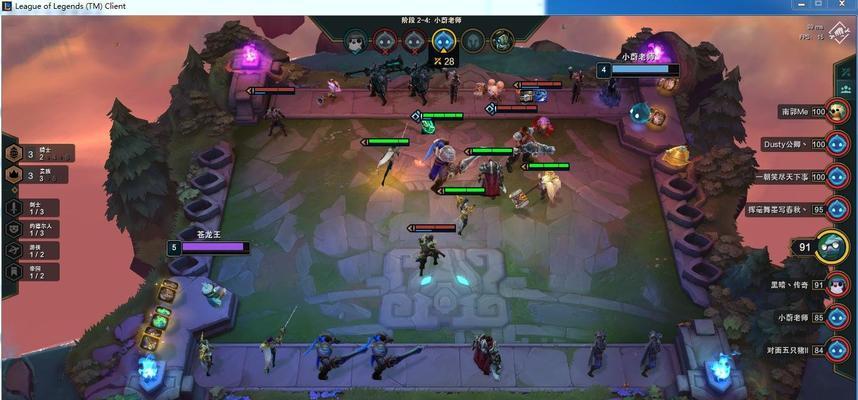Image resolution: width=858 pixels, height=400 pixels.
Task: Show the 游侠 1/2 trait details
Action: [14, 250]
